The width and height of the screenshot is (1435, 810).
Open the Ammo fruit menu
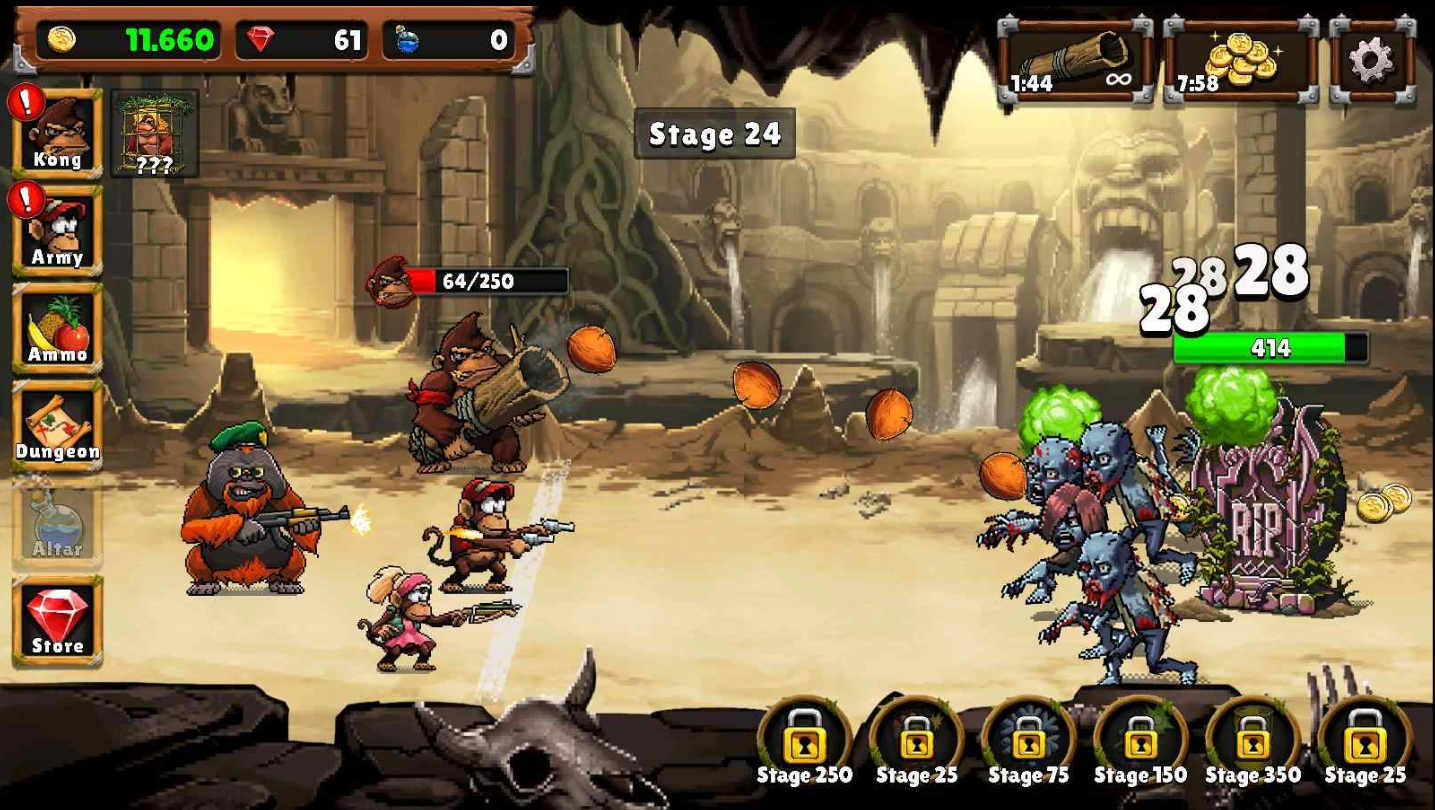point(57,328)
